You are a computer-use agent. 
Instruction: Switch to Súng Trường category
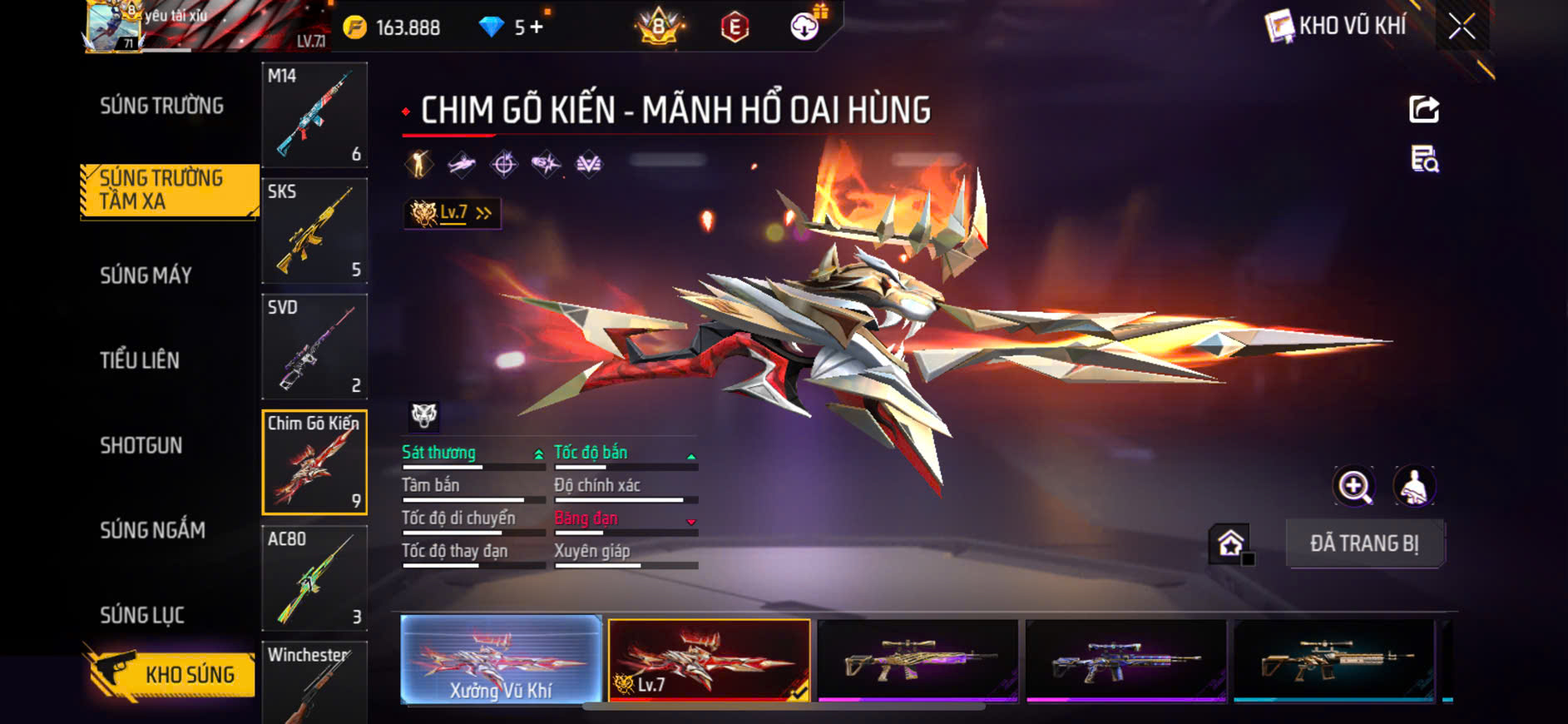pyautogui.click(x=161, y=106)
